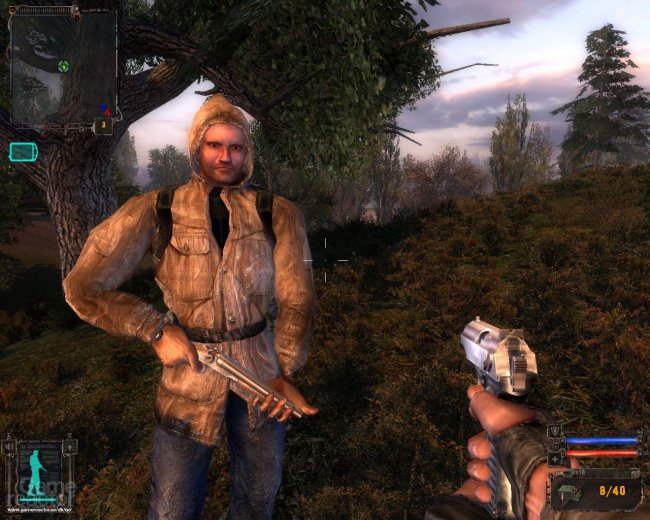Select the cyan stalker stance indicator
The width and height of the screenshot is (650, 520).
point(34,473)
